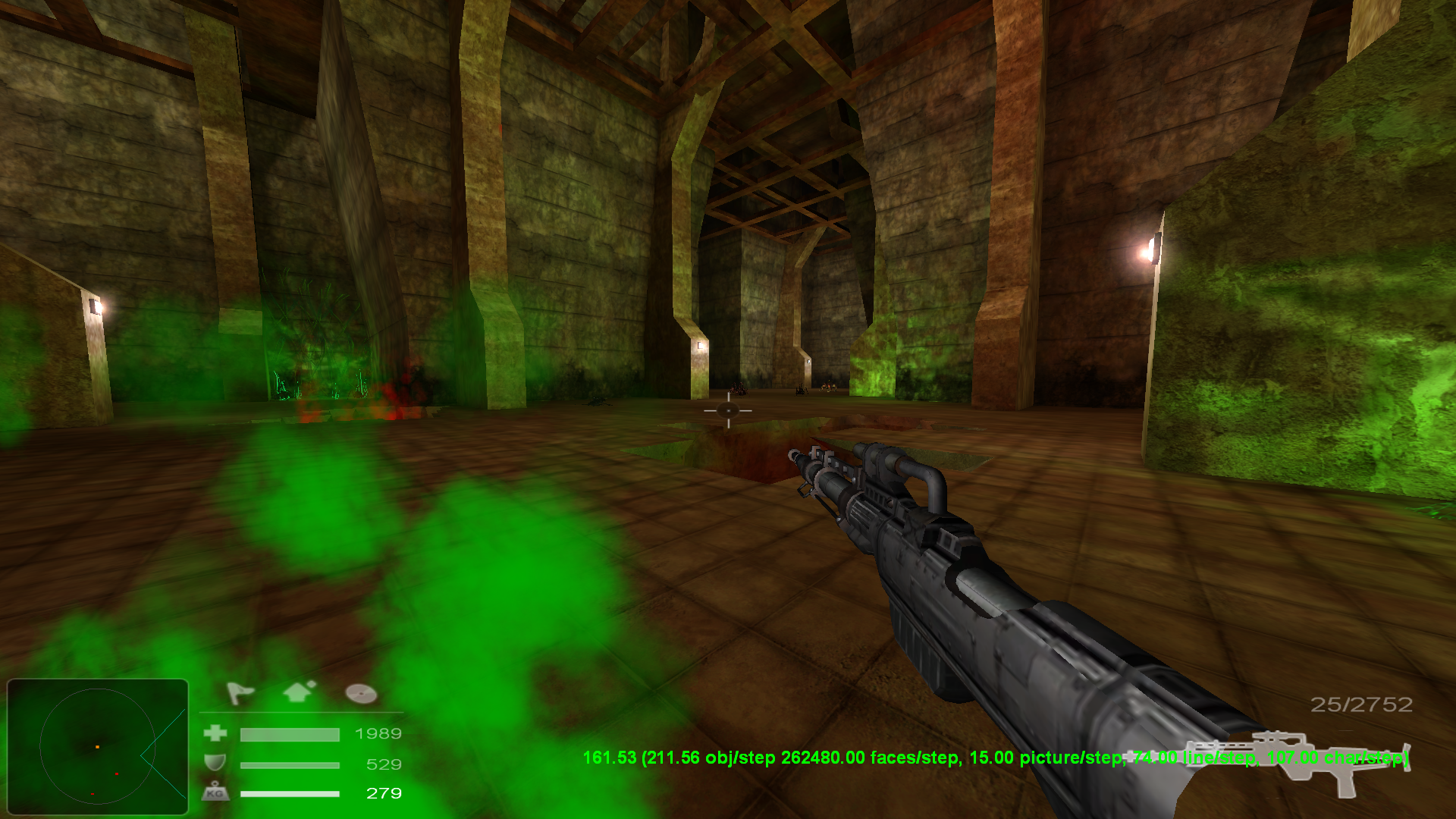Click the crosshair at screen center

click(x=726, y=410)
